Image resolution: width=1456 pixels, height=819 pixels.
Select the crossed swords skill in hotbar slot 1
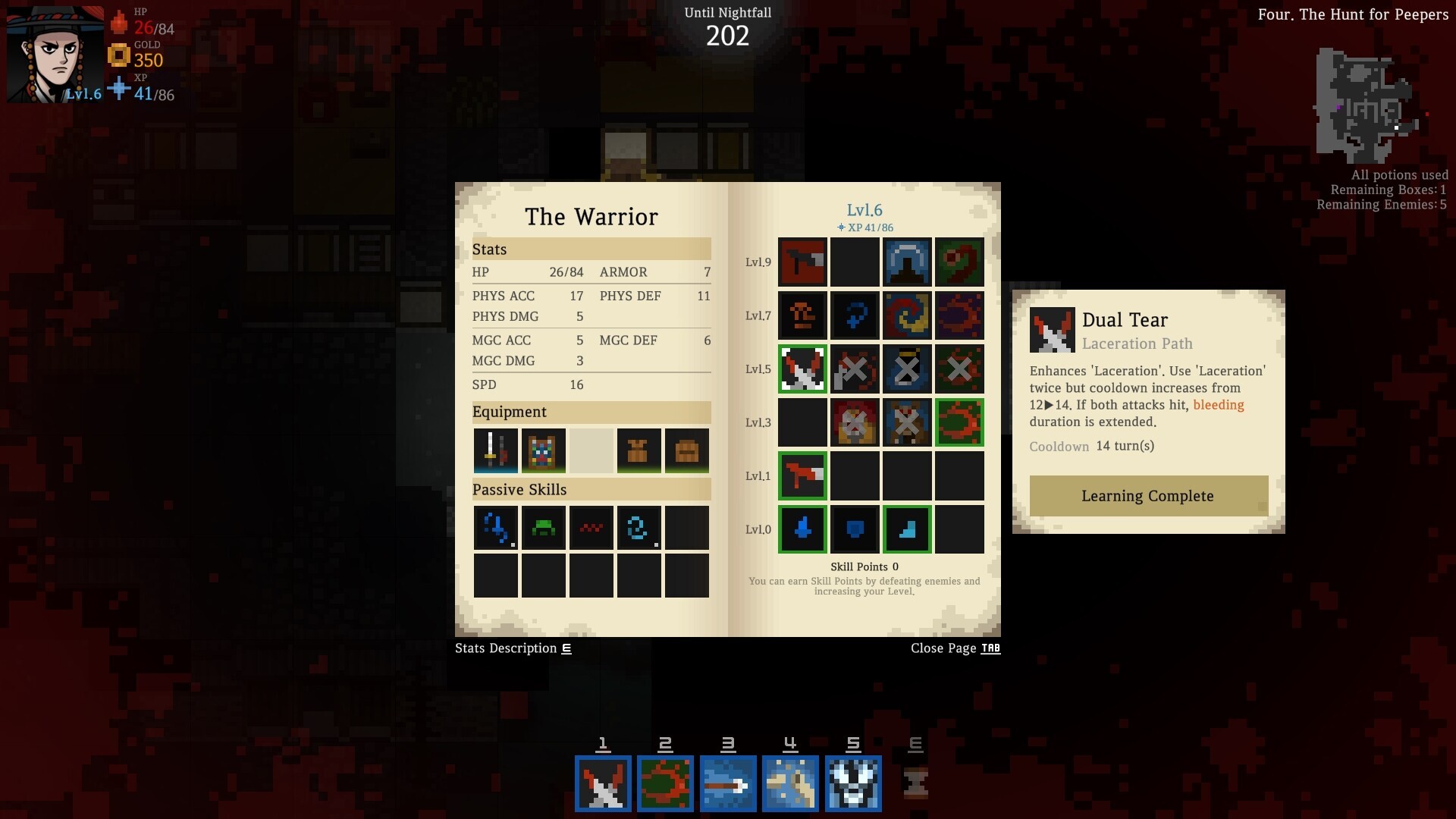[603, 783]
